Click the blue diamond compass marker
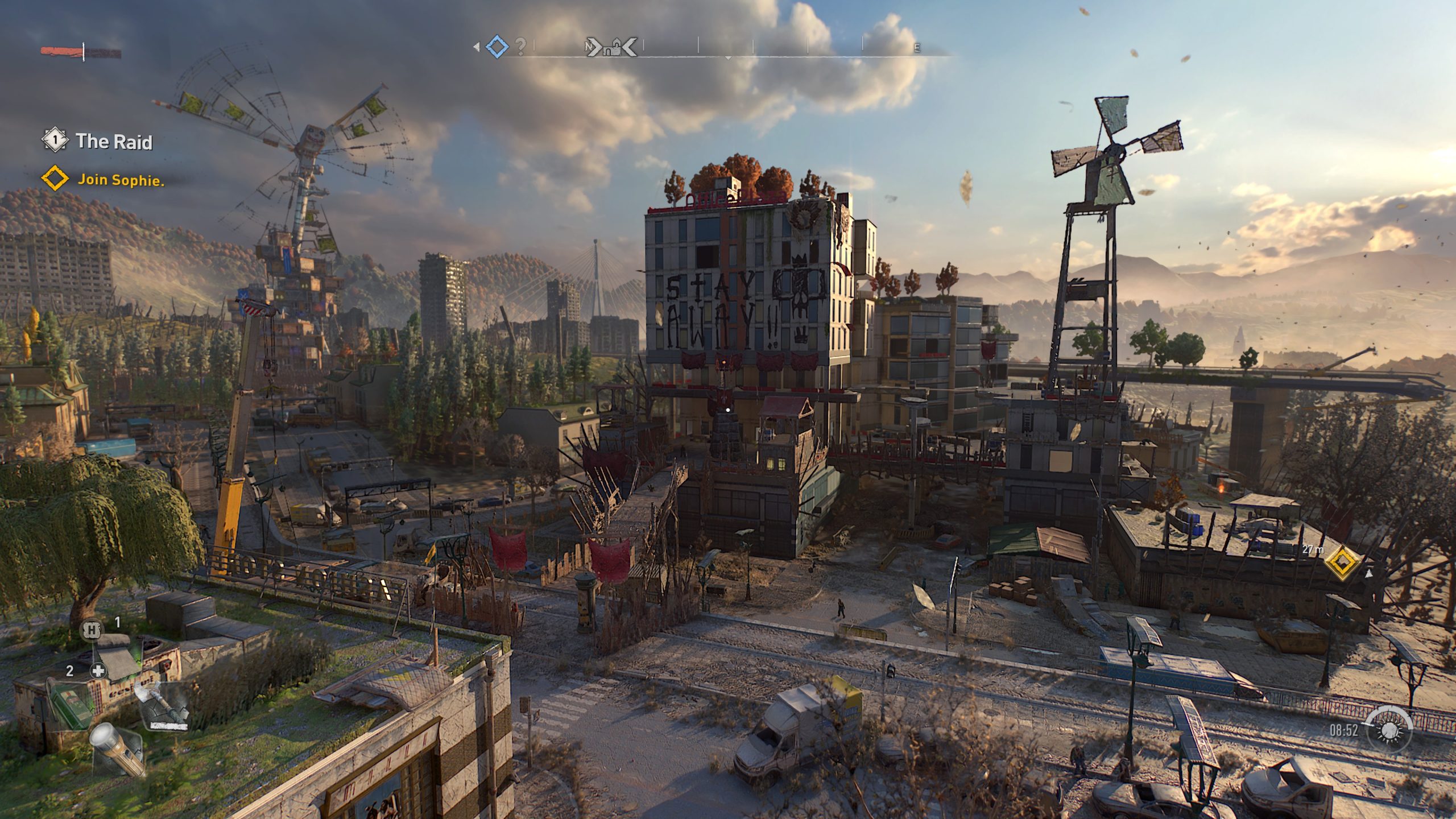 (497, 47)
